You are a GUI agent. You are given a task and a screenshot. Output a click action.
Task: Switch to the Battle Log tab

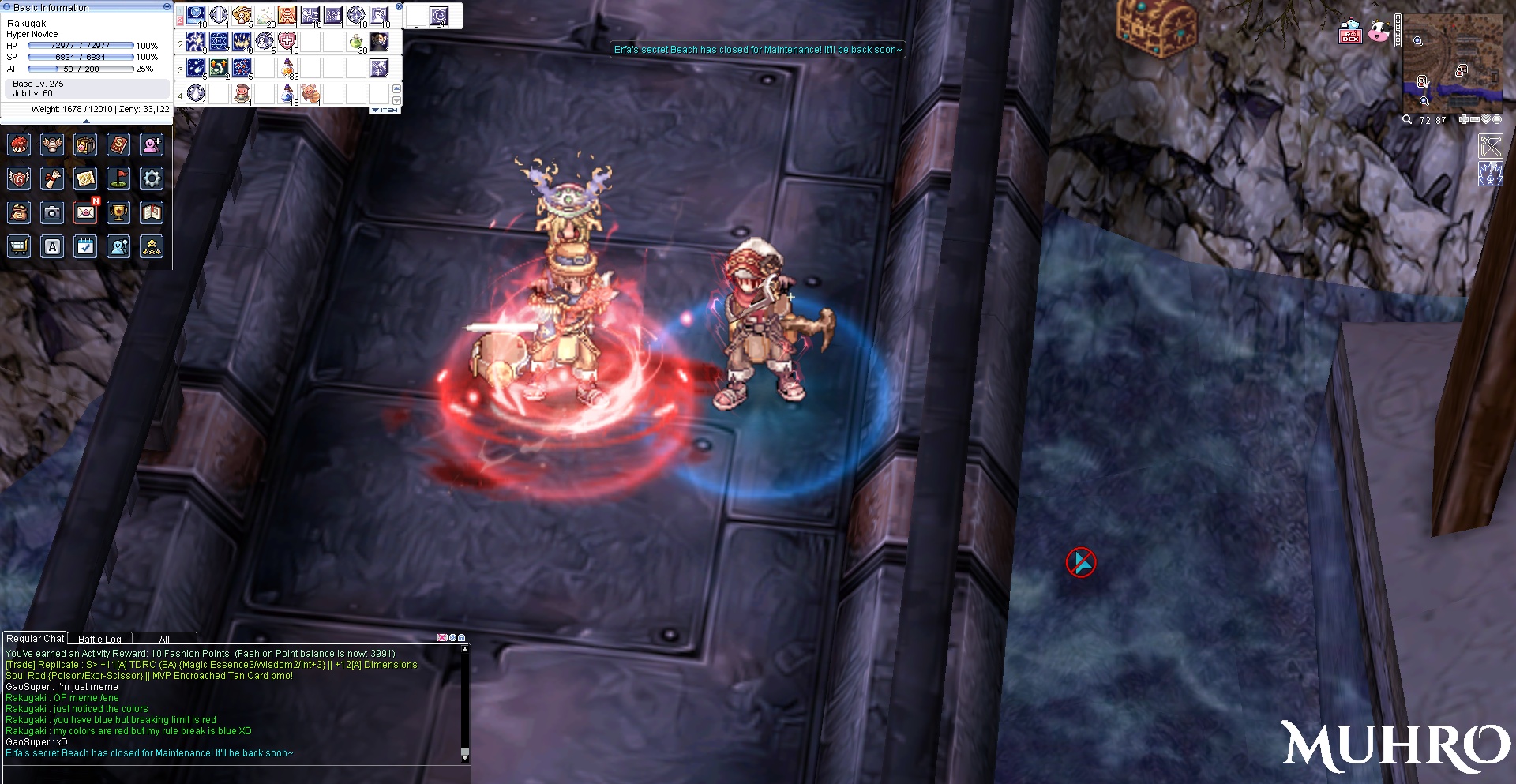[99, 639]
